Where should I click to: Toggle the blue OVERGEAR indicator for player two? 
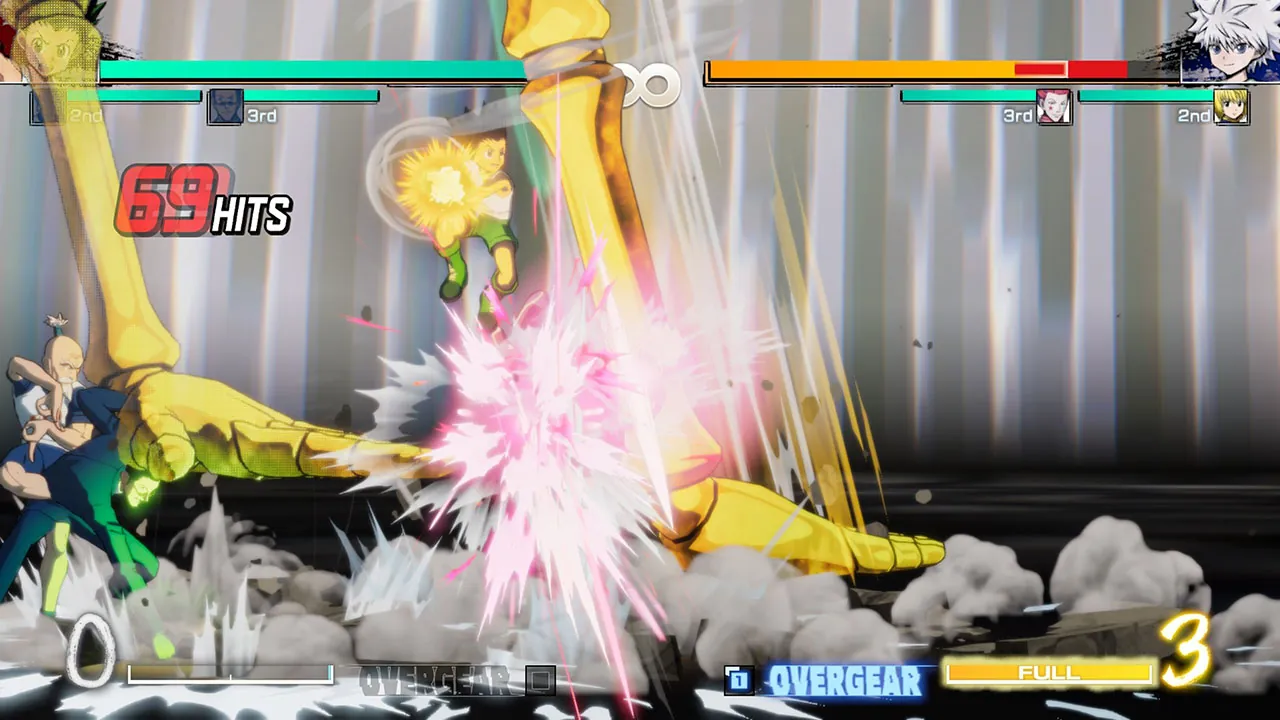846,681
